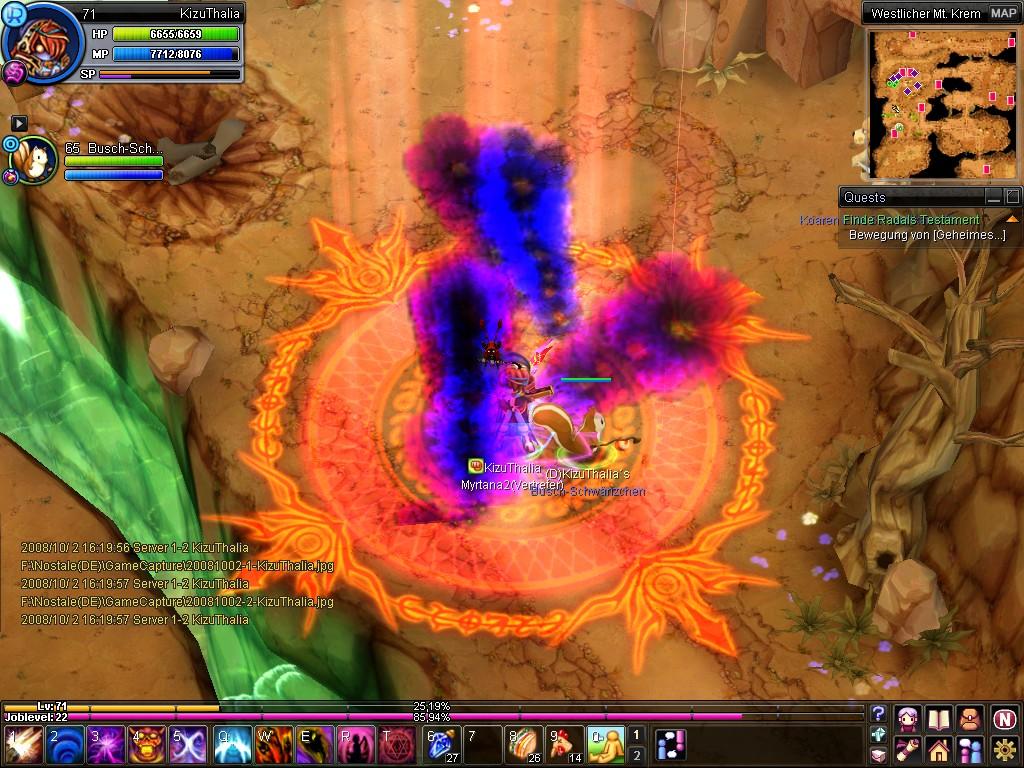Image resolution: width=1024 pixels, height=768 pixels.
Task: Select the Finde Radals Testament quest
Action: coord(910,220)
